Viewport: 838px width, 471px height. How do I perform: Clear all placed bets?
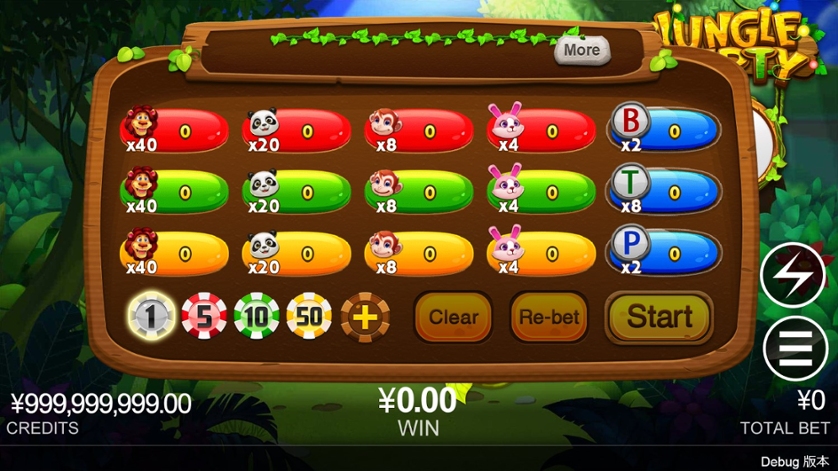[453, 318]
